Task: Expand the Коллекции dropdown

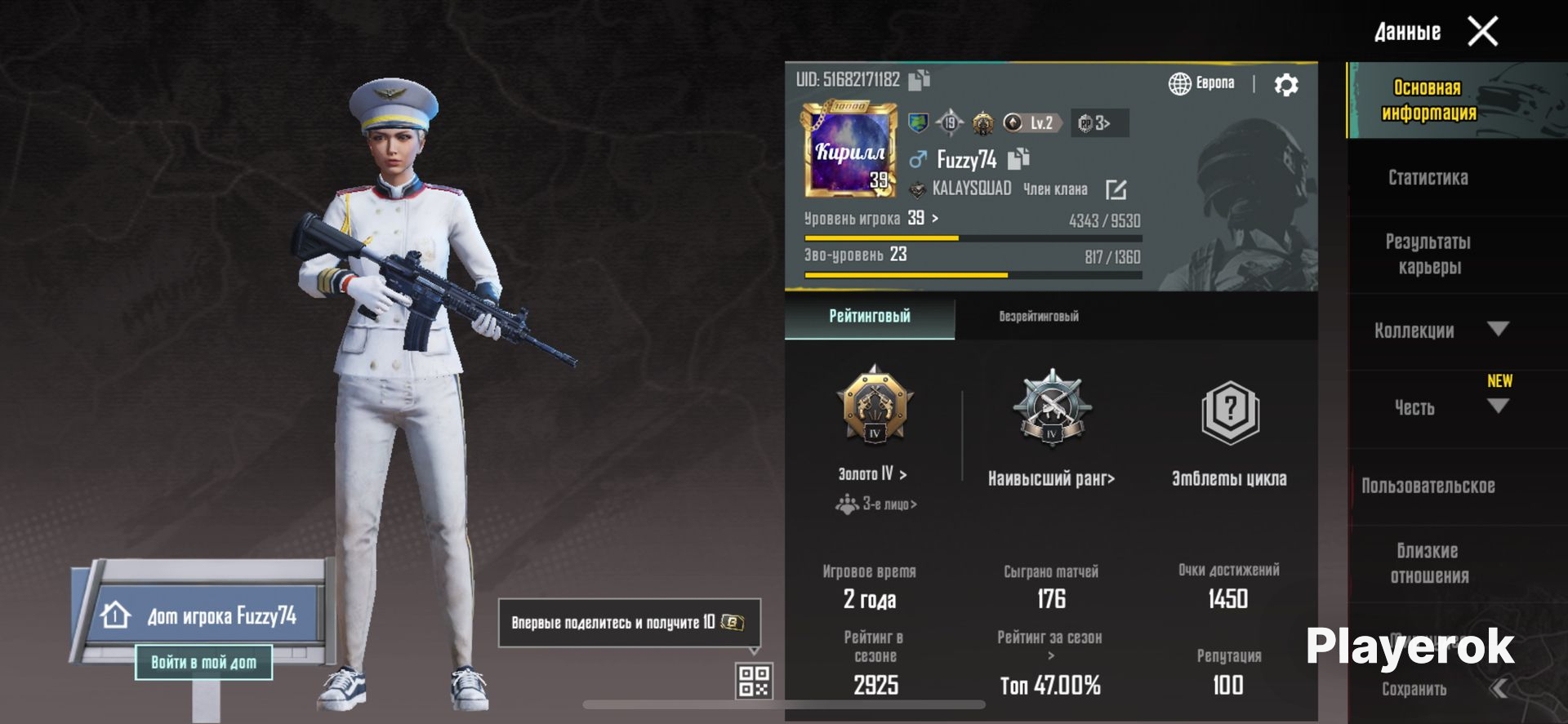Action: click(x=1497, y=329)
